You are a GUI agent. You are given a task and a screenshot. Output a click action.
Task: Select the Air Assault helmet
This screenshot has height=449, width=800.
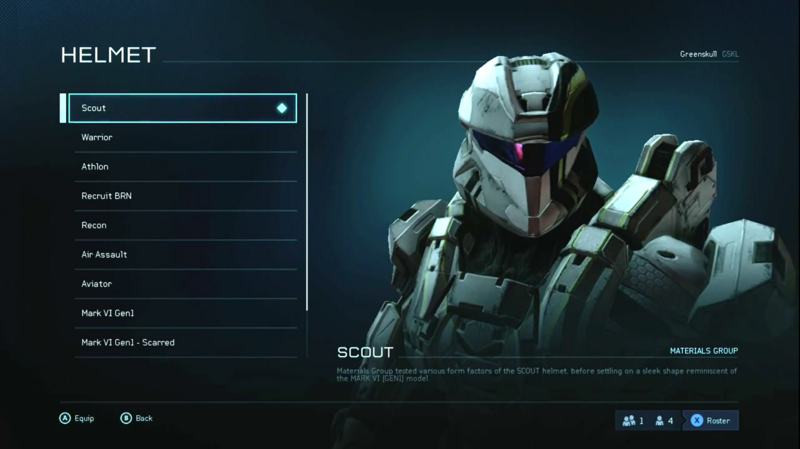click(x=180, y=254)
